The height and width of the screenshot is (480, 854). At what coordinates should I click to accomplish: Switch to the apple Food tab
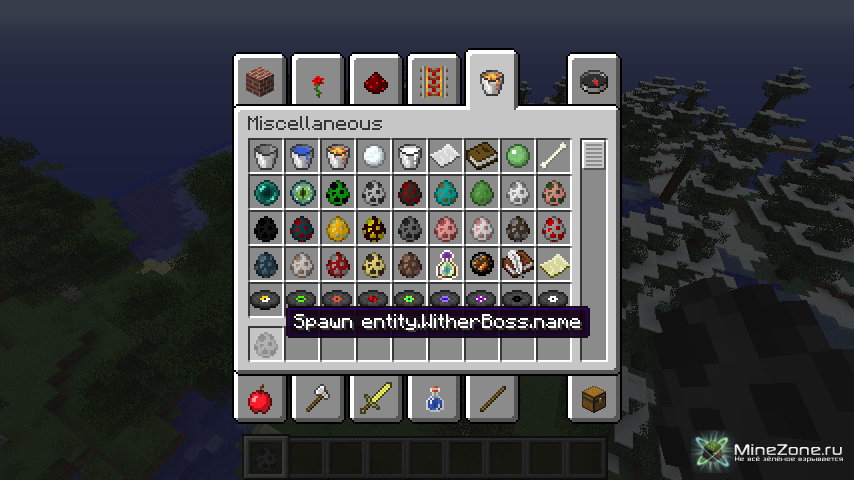coord(260,400)
